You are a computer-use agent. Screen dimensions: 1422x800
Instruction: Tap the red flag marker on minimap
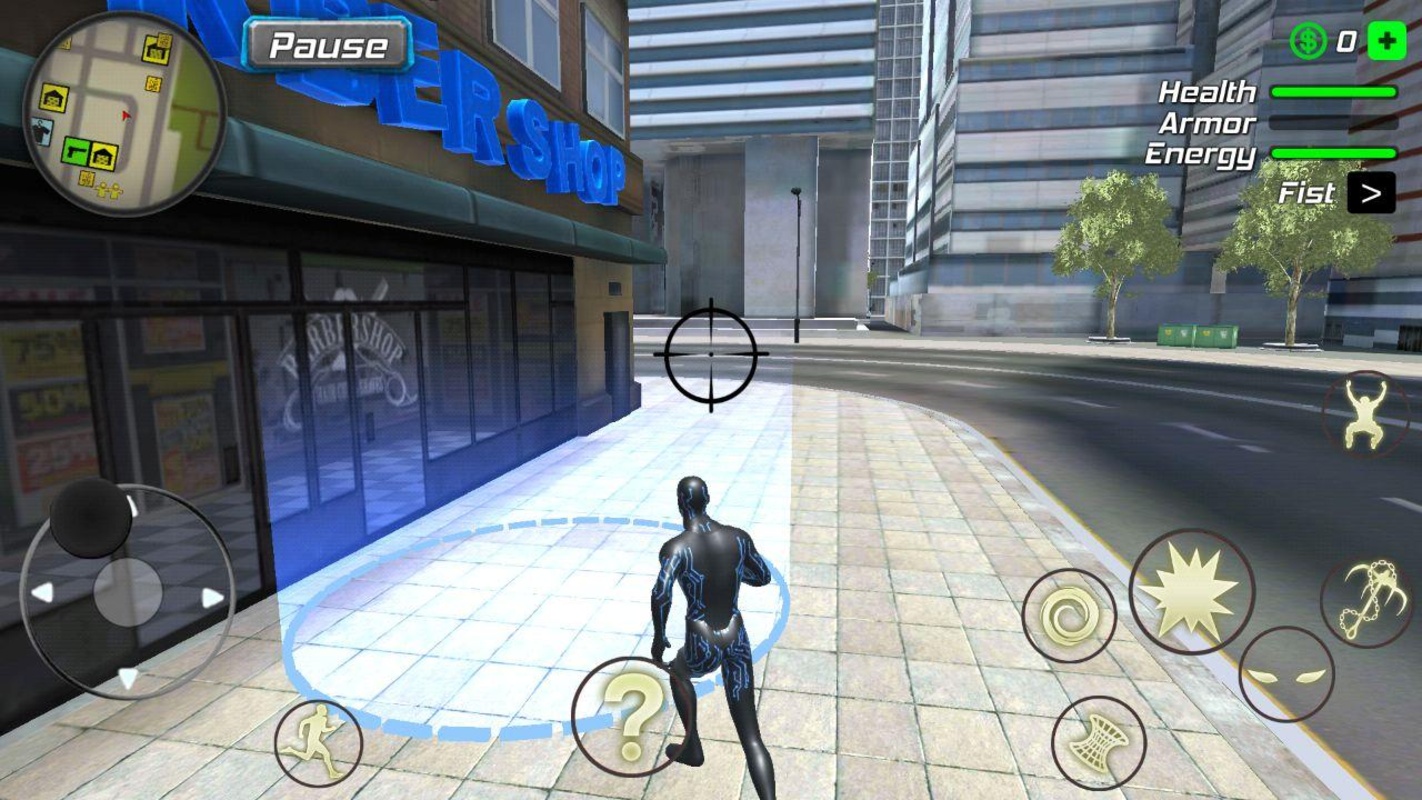tap(127, 115)
